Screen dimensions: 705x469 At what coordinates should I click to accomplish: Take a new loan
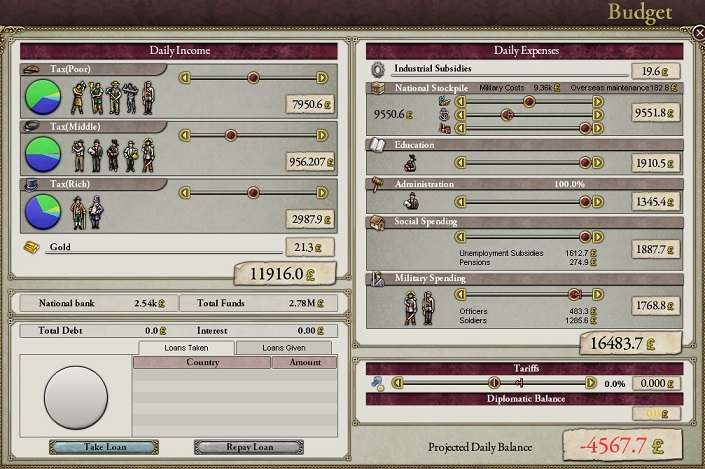[104, 447]
